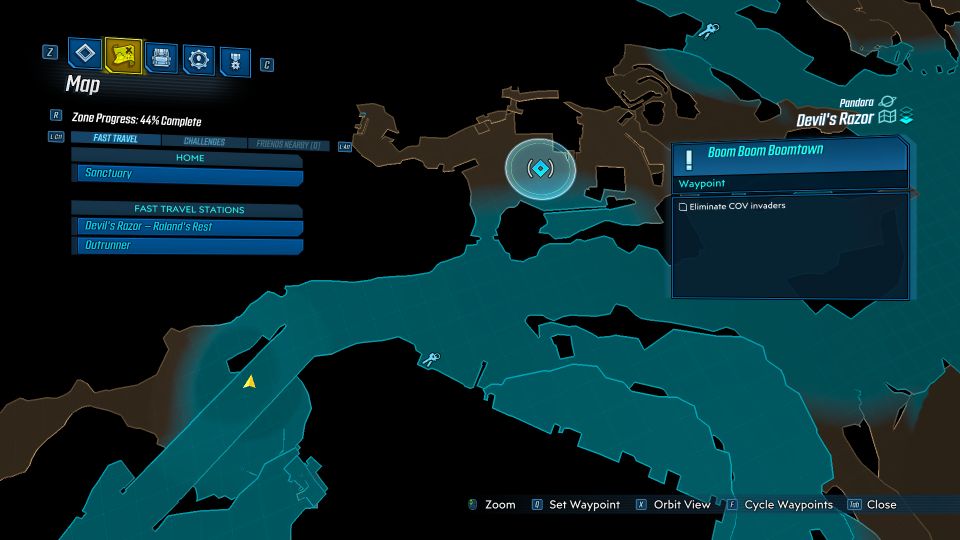Select the Outrunner fast travel entry
The image size is (960, 540).
click(189, 246)
